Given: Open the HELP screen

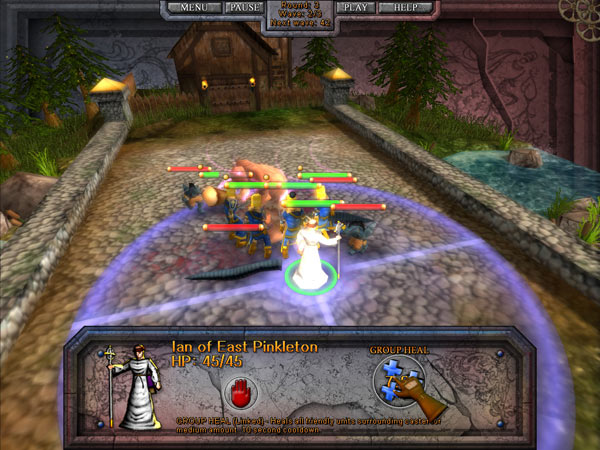Looking at the screenshot, I should [x=407, y=8].
